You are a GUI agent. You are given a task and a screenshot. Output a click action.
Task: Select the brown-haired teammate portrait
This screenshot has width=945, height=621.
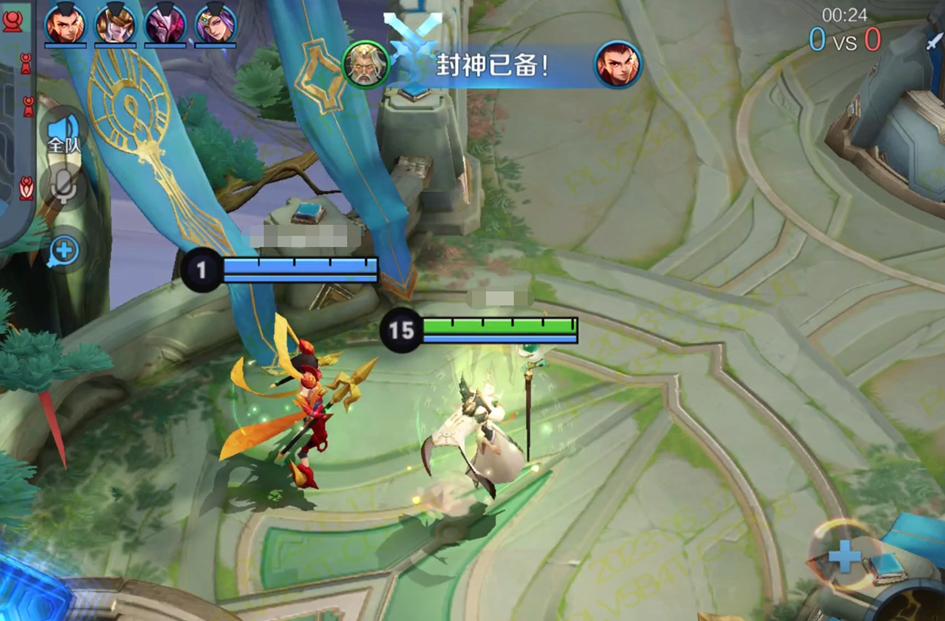115,23
